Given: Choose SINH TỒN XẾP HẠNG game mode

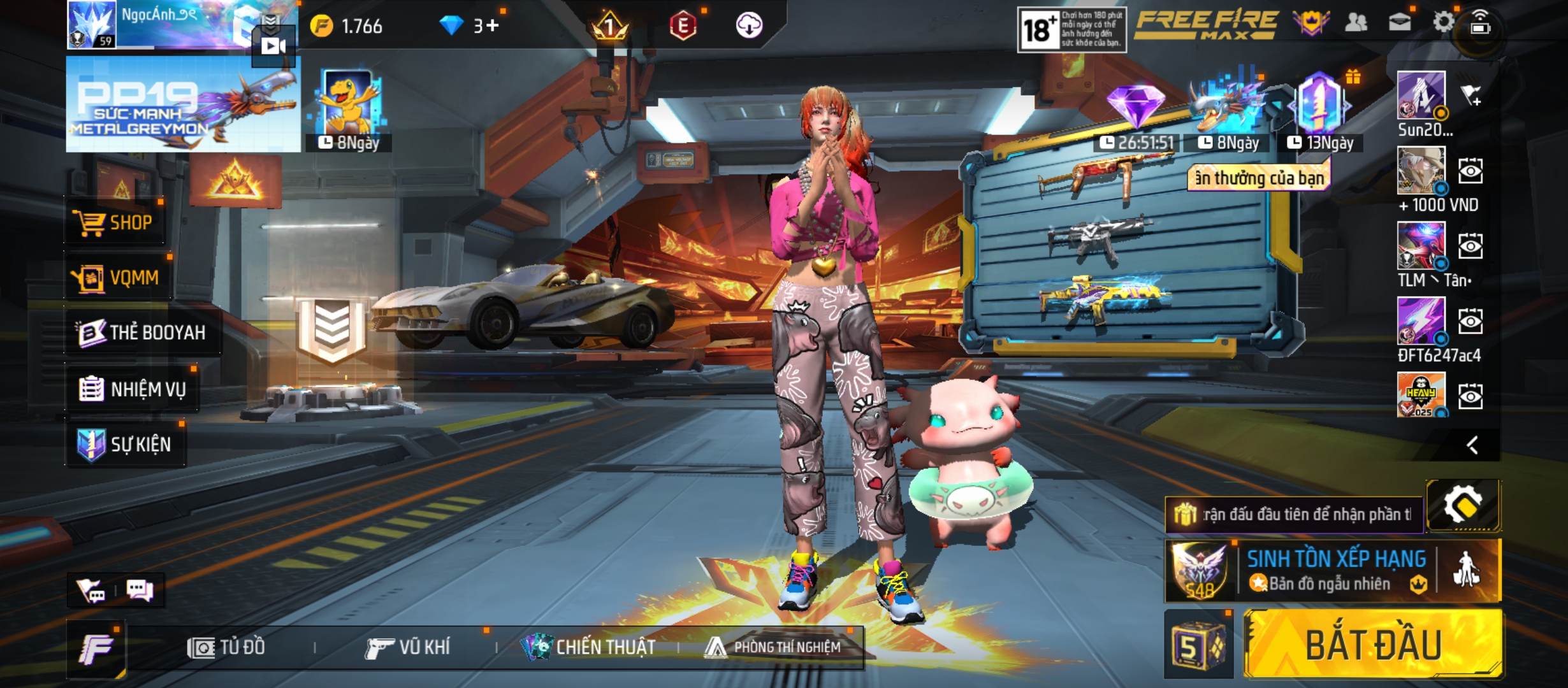Looking at the screenshot, I should click(1335, 570).
